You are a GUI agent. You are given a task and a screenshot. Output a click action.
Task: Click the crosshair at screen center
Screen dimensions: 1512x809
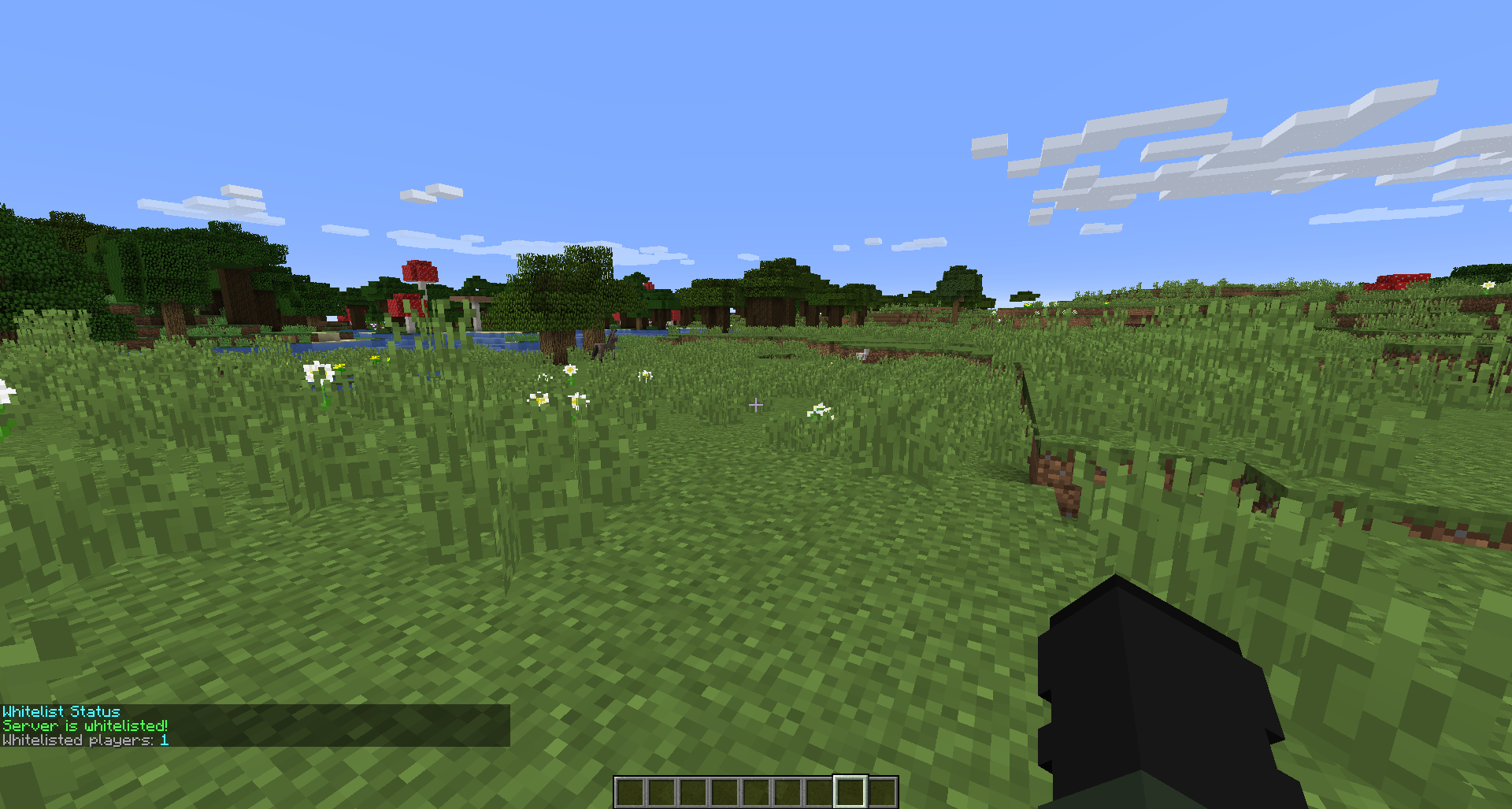756,404
